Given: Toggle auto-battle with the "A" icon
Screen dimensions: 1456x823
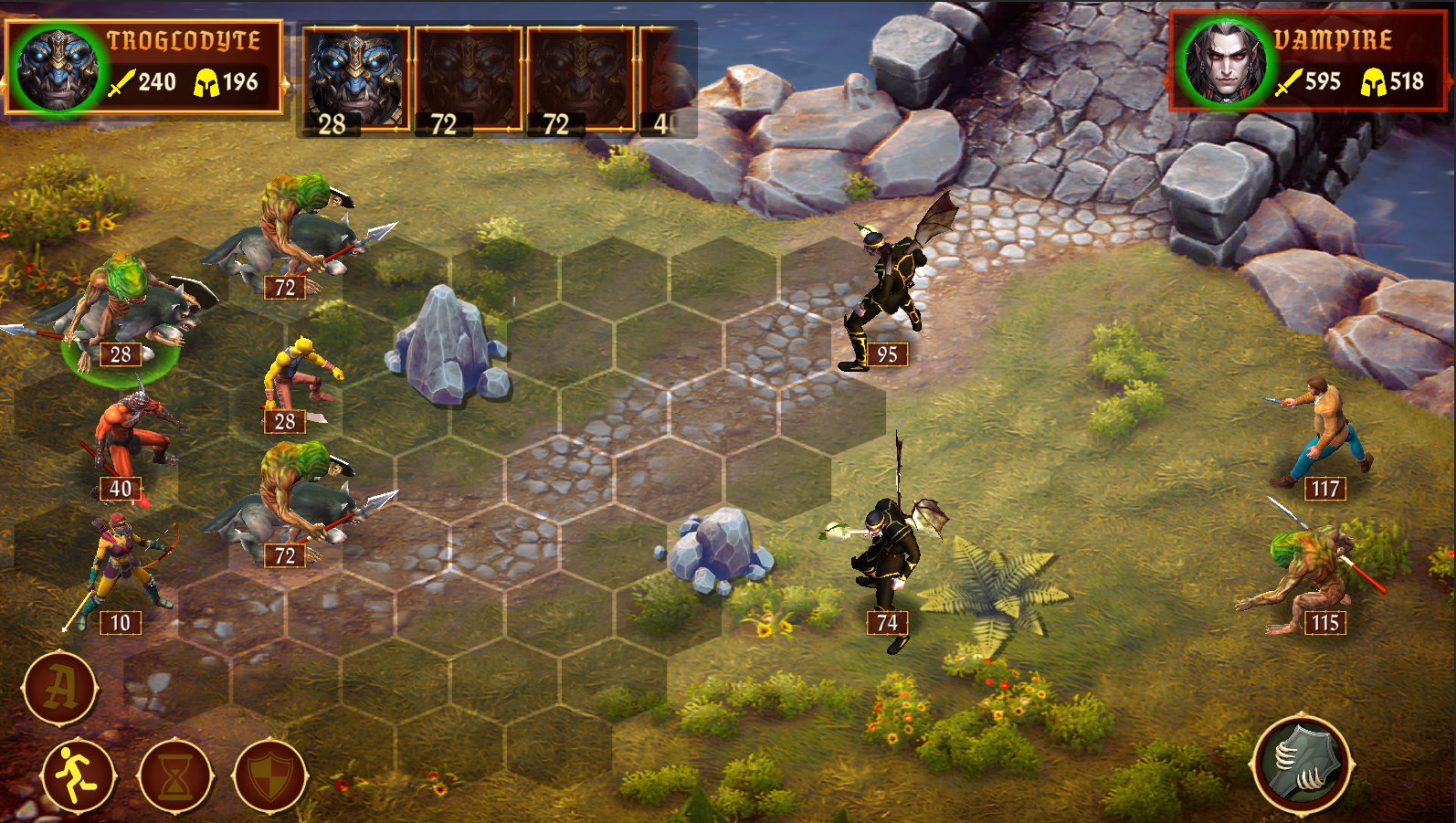Looking at the screenshot, I should coord(61,689).
